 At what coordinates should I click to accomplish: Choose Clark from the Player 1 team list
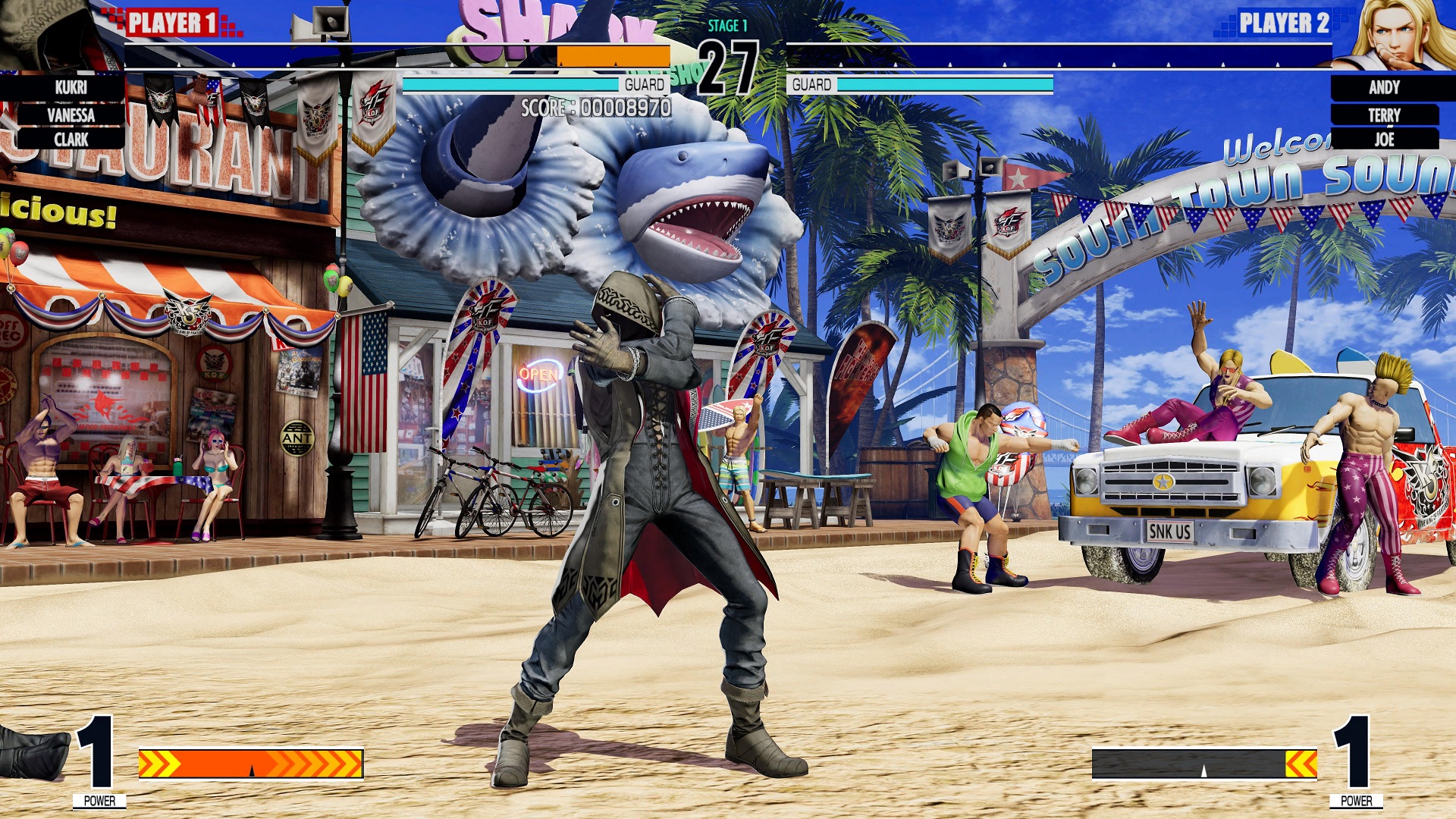click(x=71, y=140)
